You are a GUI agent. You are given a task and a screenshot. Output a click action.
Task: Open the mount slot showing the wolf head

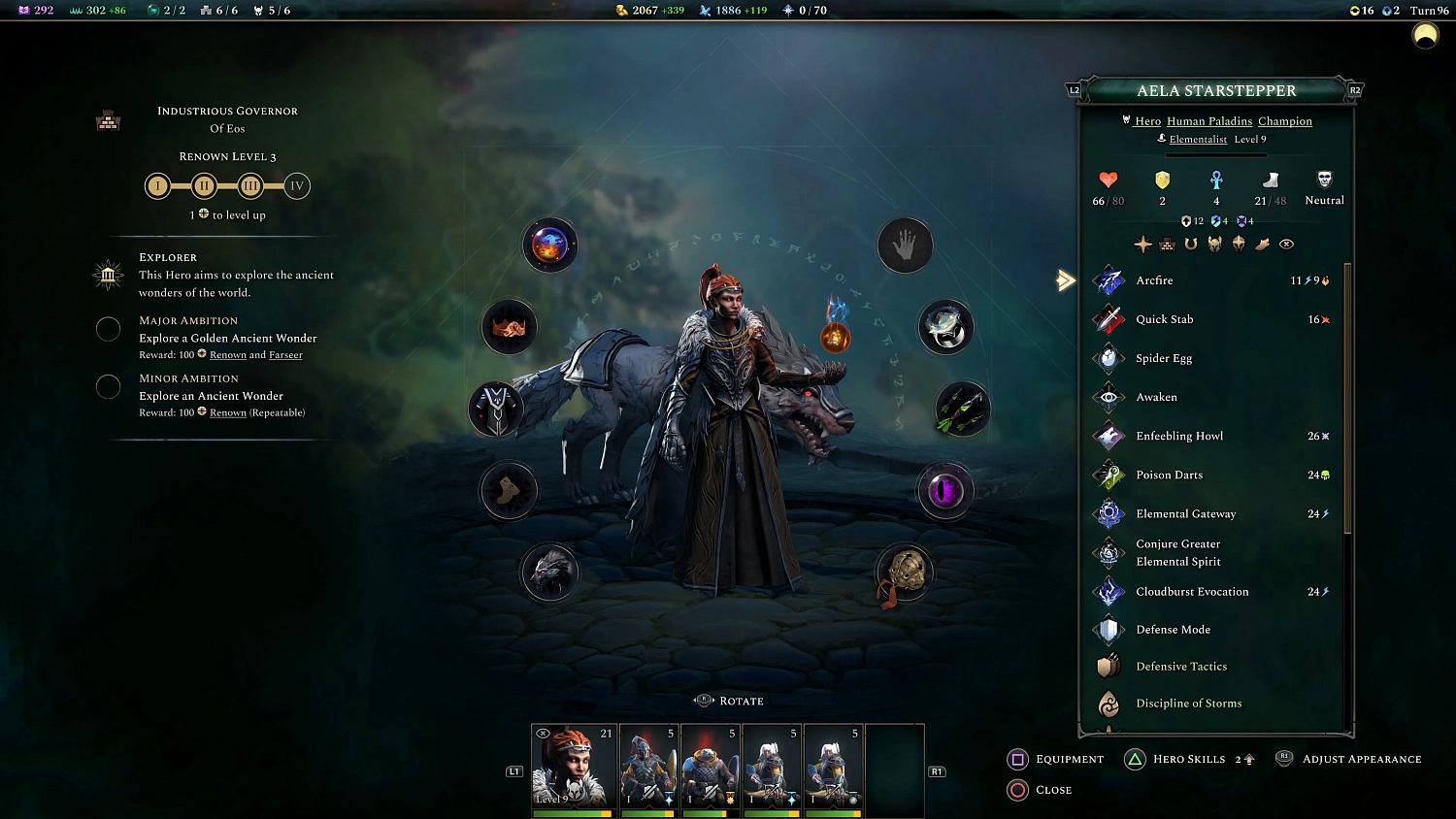550,573
